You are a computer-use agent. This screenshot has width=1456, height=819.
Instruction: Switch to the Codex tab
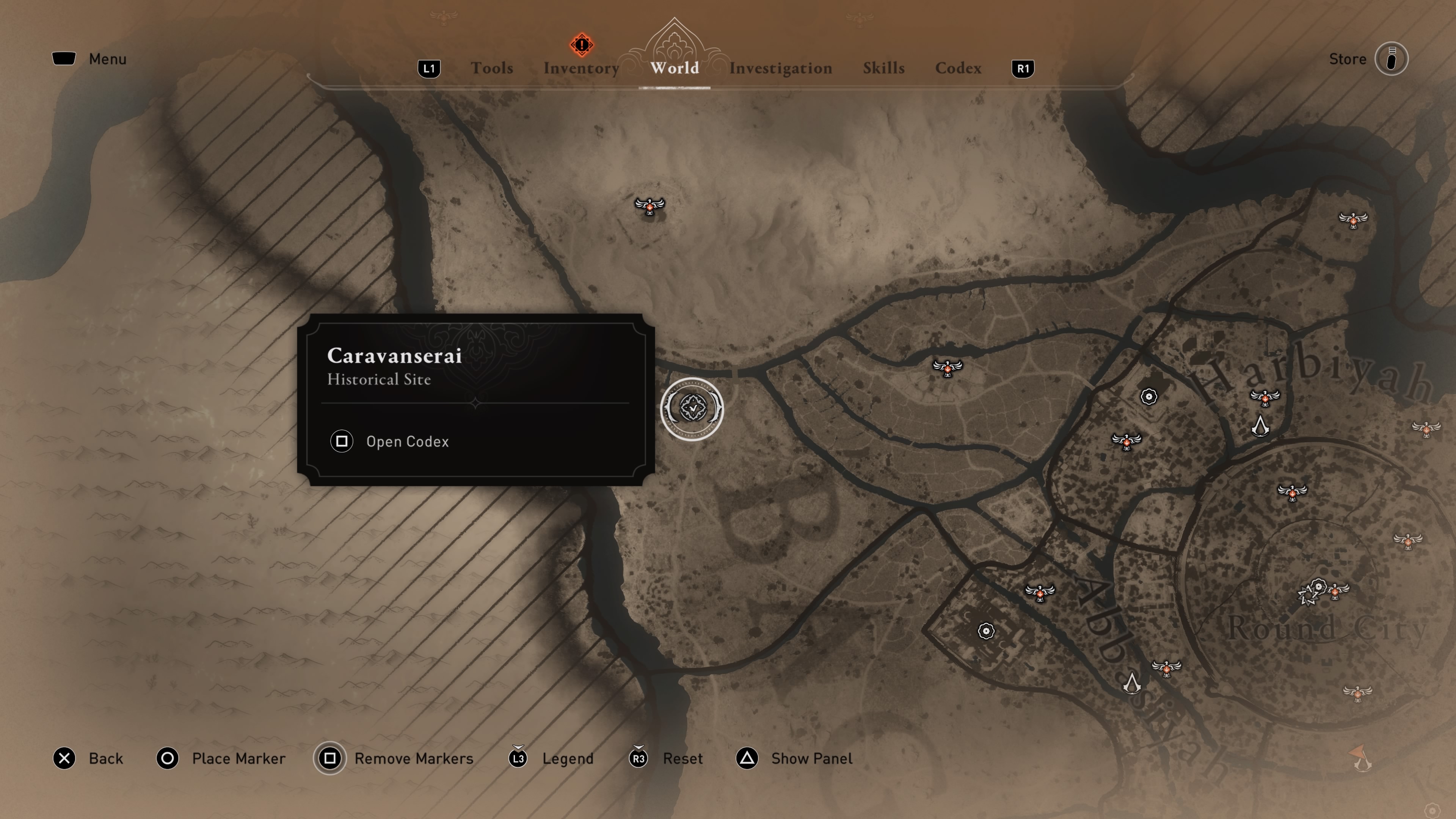(958, 68)
